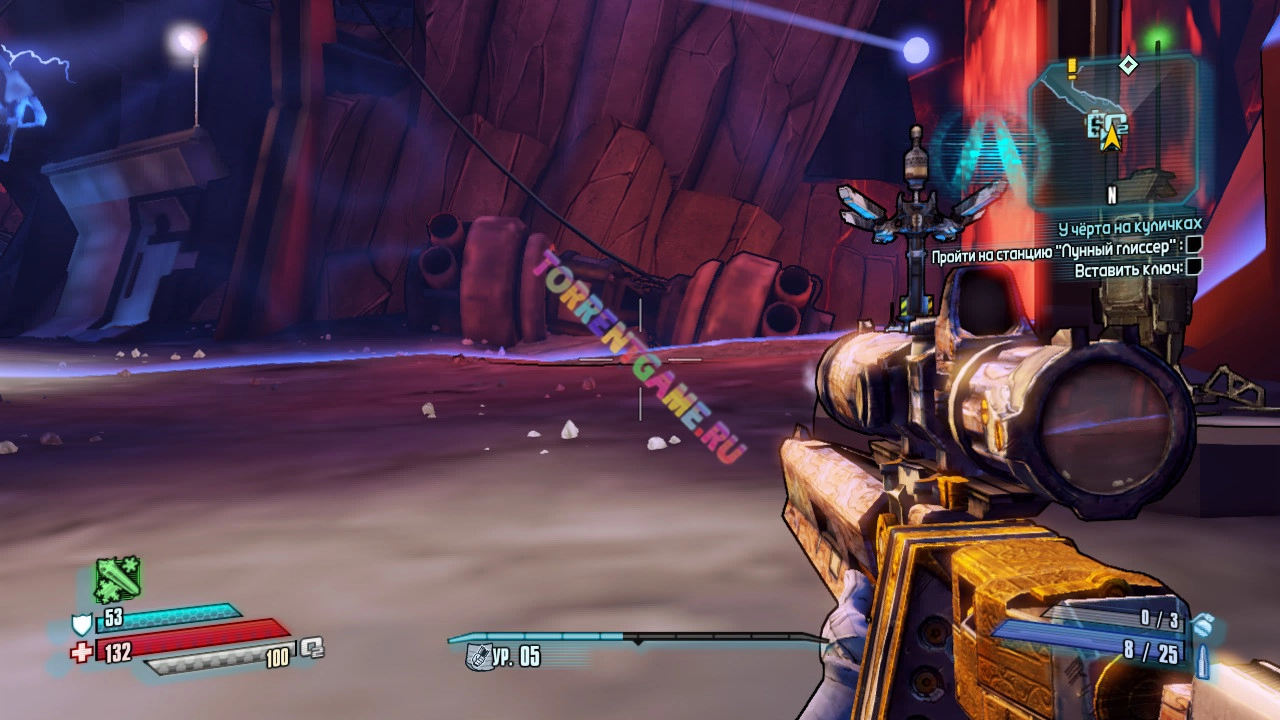Screen dimensions: 1280x720
Task: Click the green buff icon above the shield bar
Action: pyautogui.click(x=117, y=579)
